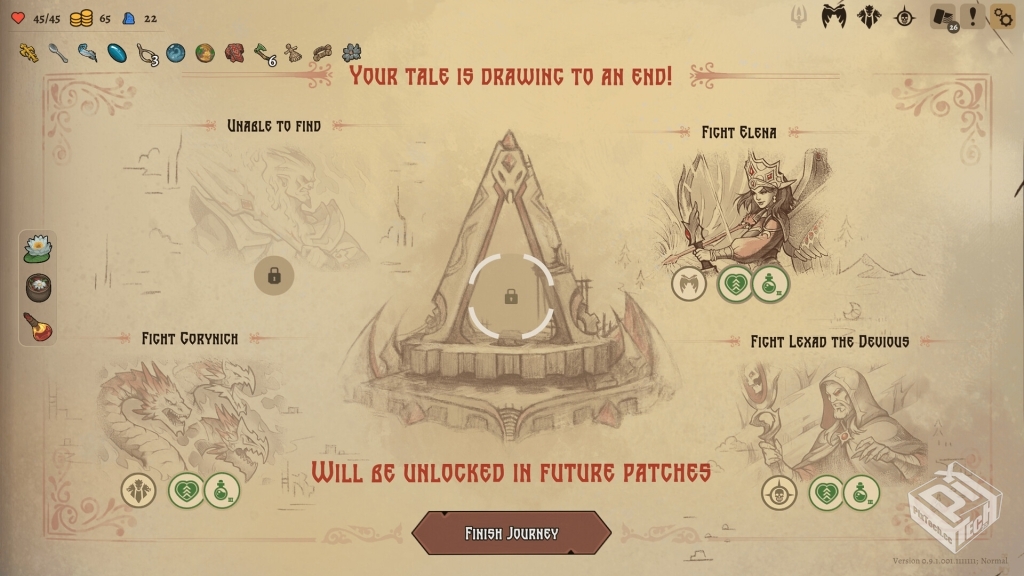Select the water lily consumable

[x=38, y=247]
